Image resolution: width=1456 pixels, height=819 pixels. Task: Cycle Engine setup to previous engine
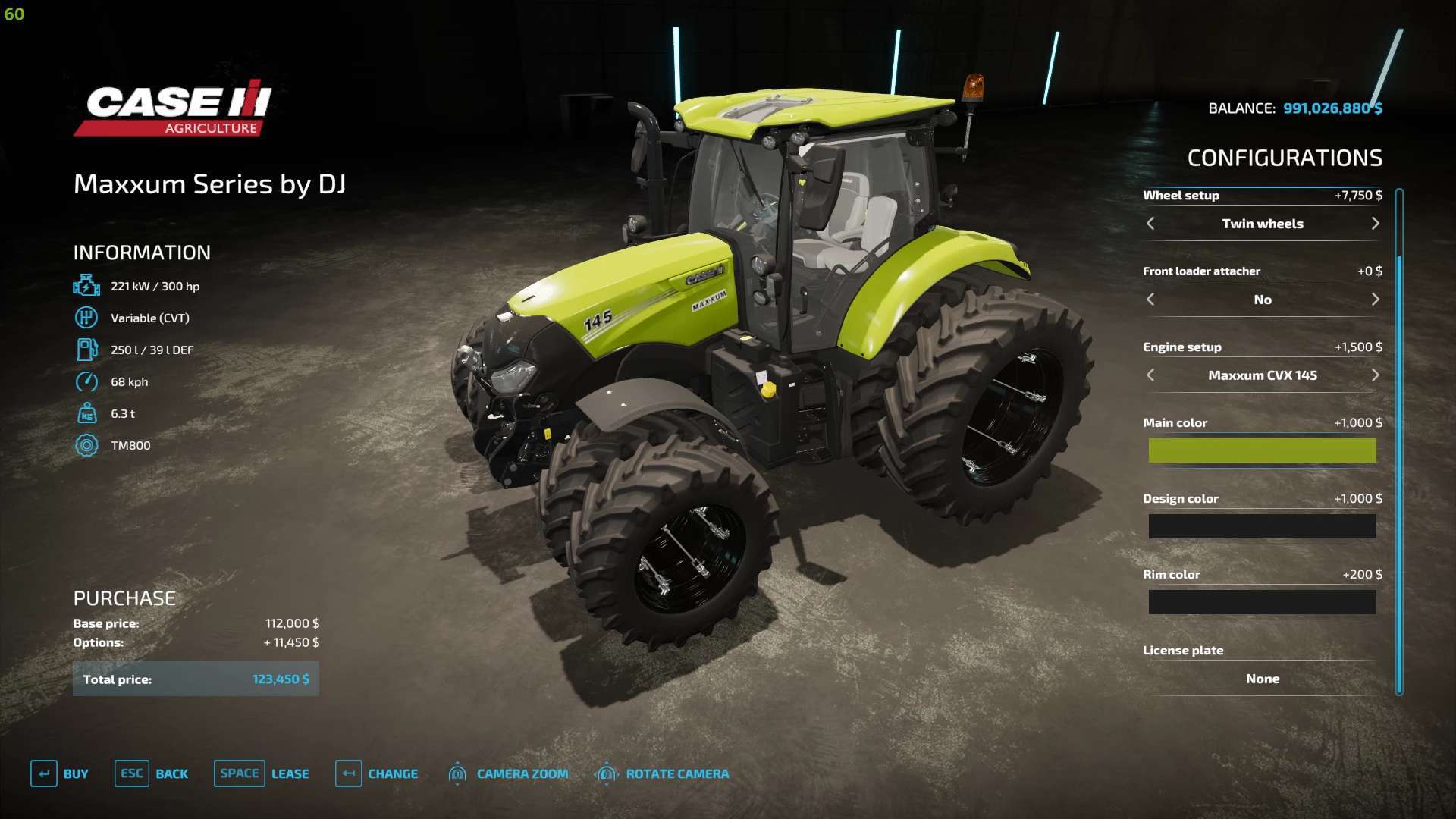(1150, 375)
